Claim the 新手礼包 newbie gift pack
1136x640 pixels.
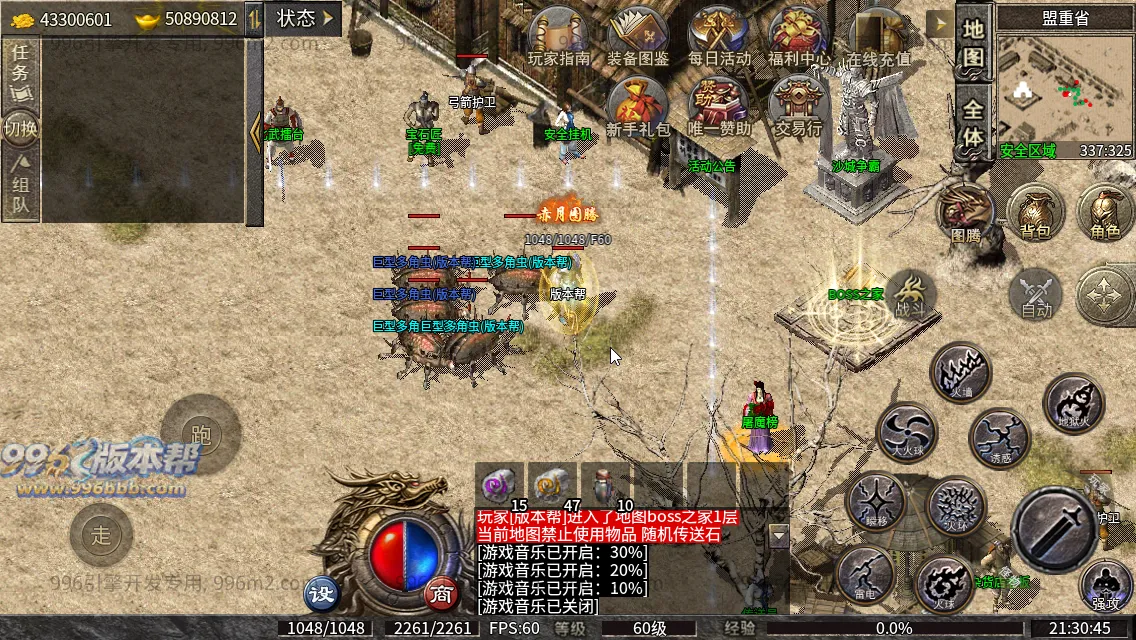tap(638, 106)
